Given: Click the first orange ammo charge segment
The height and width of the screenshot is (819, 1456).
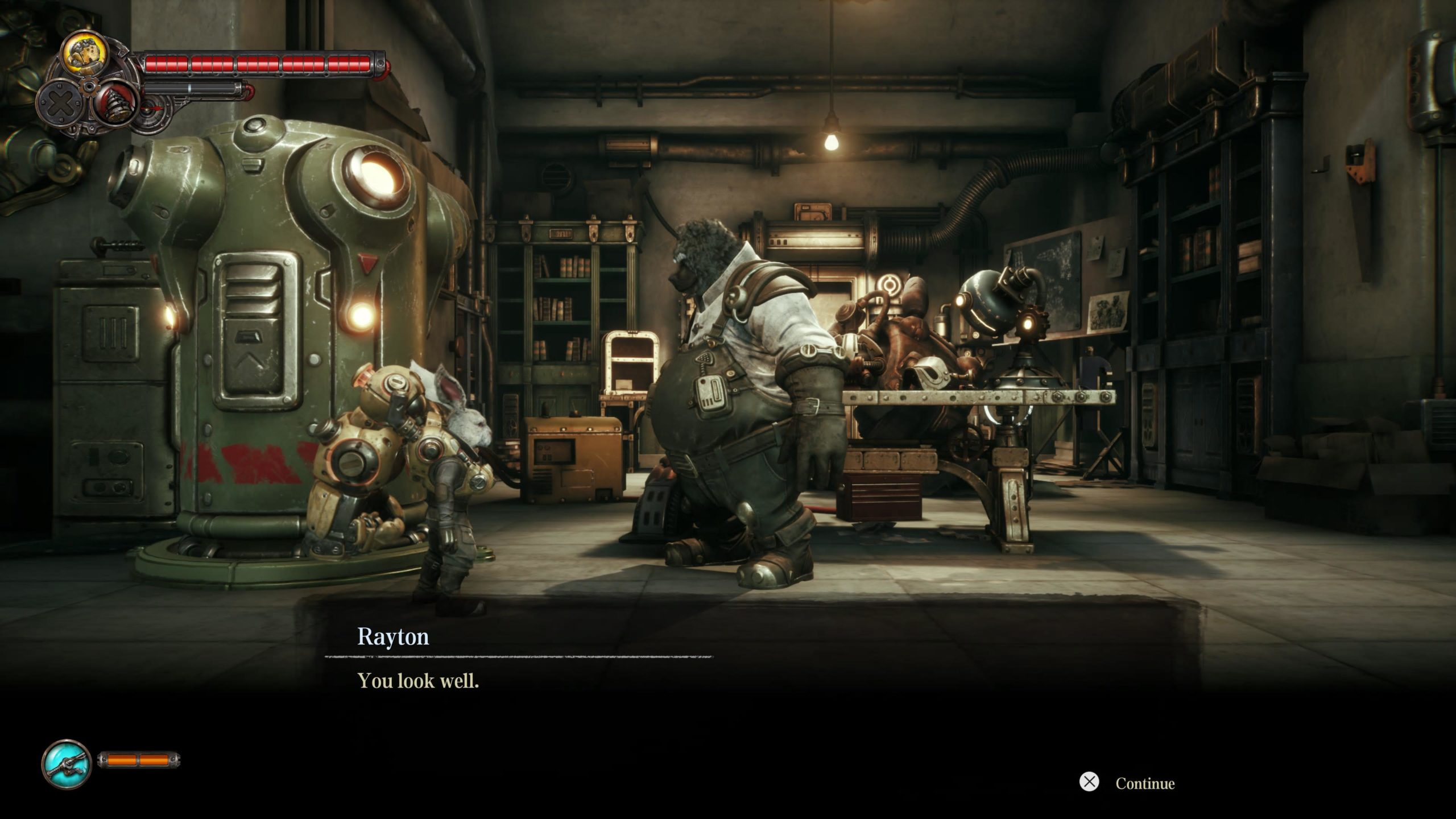Looking at the screenshot, I should click(122, 759).
